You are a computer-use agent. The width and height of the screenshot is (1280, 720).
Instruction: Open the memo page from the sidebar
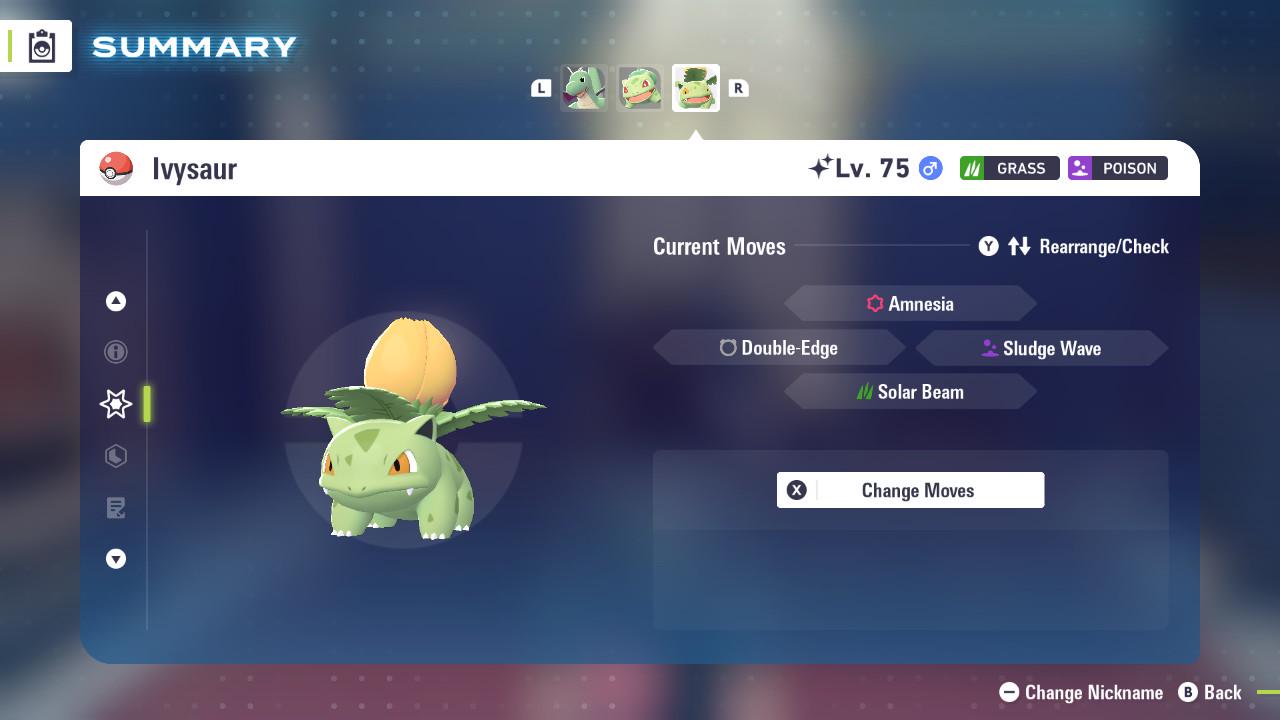(x=116, y=508)
